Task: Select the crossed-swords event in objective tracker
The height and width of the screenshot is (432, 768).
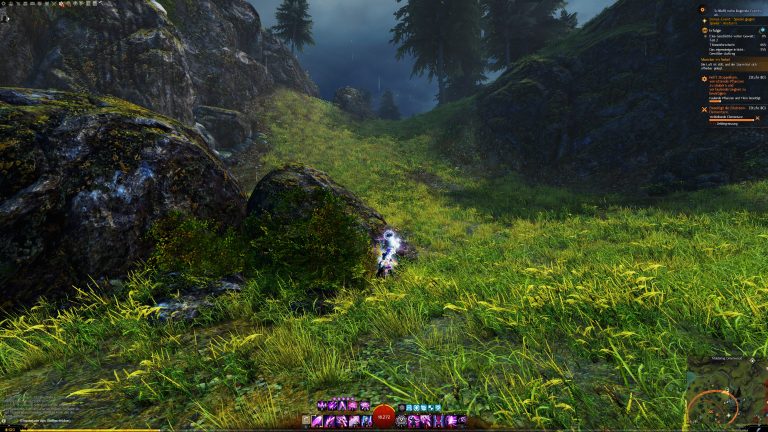Action: [703, 107]
